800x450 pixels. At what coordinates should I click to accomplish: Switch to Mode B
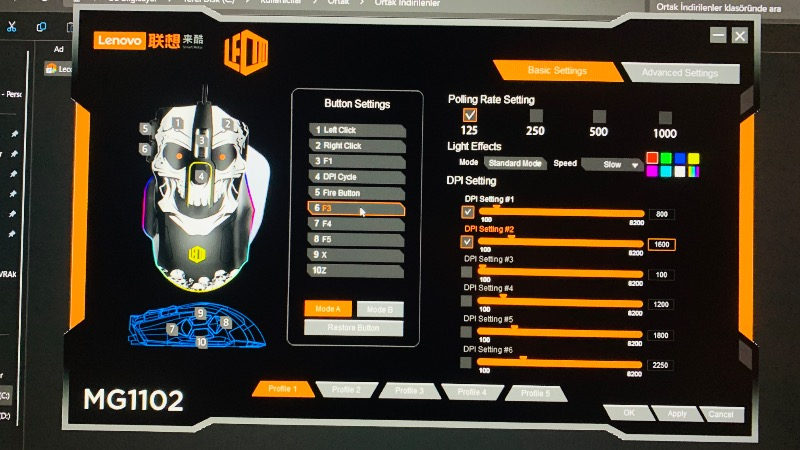coord(379,309)
